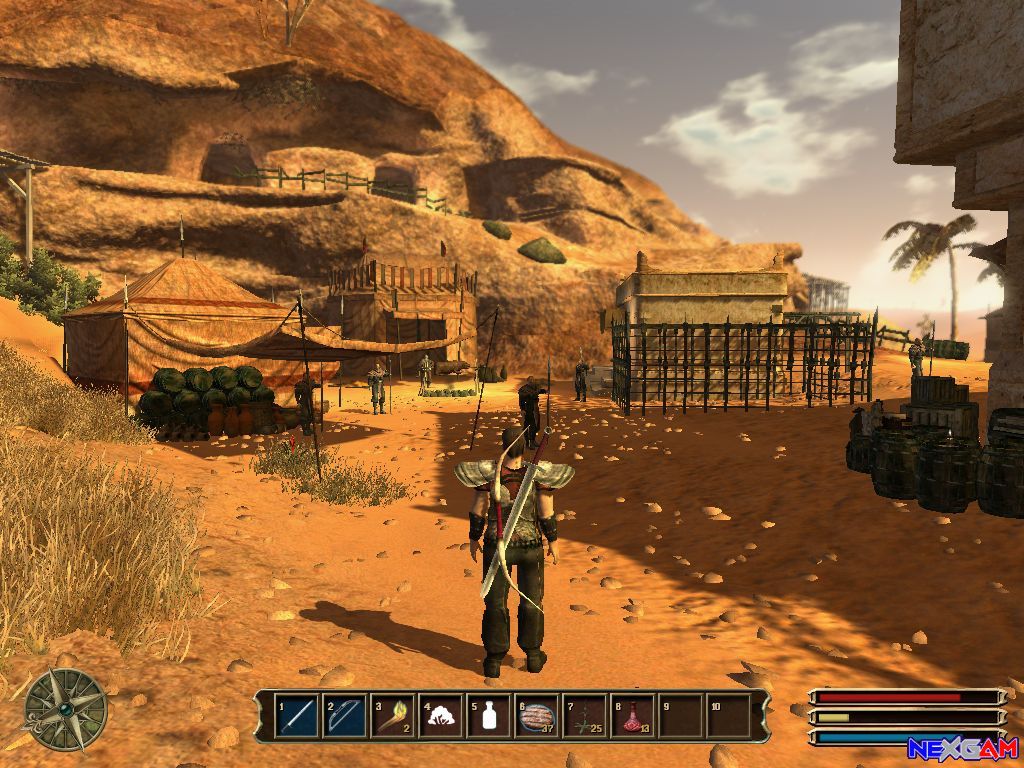1024x768 pixels.
Task: Select the white bush icon slot
Action: coord(441,716)
